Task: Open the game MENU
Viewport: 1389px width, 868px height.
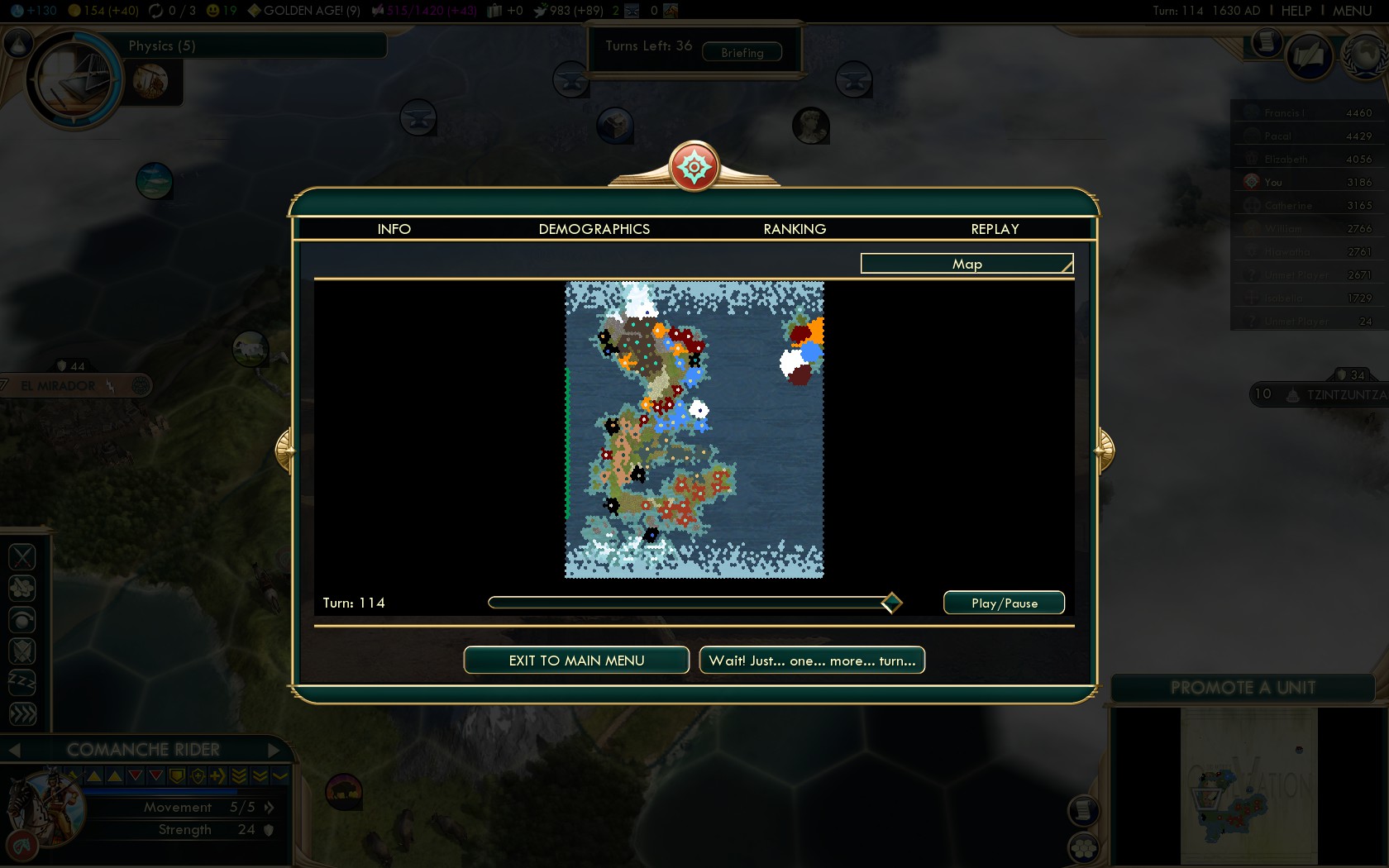Action: click(x=1352, y=11)
